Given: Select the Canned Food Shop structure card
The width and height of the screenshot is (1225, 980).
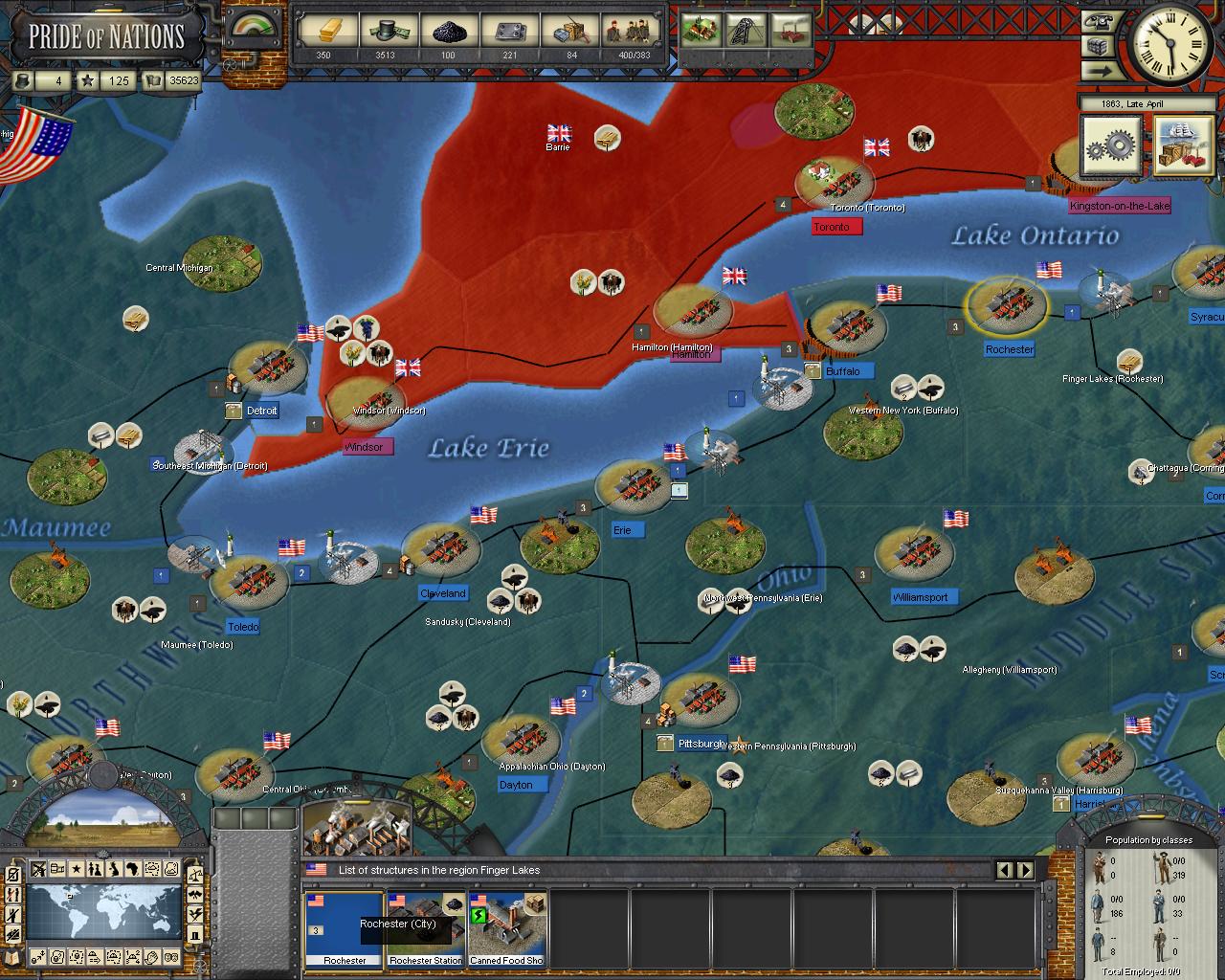Looking at the screenshot, I should pyautogui.click(x=507, y=928).
